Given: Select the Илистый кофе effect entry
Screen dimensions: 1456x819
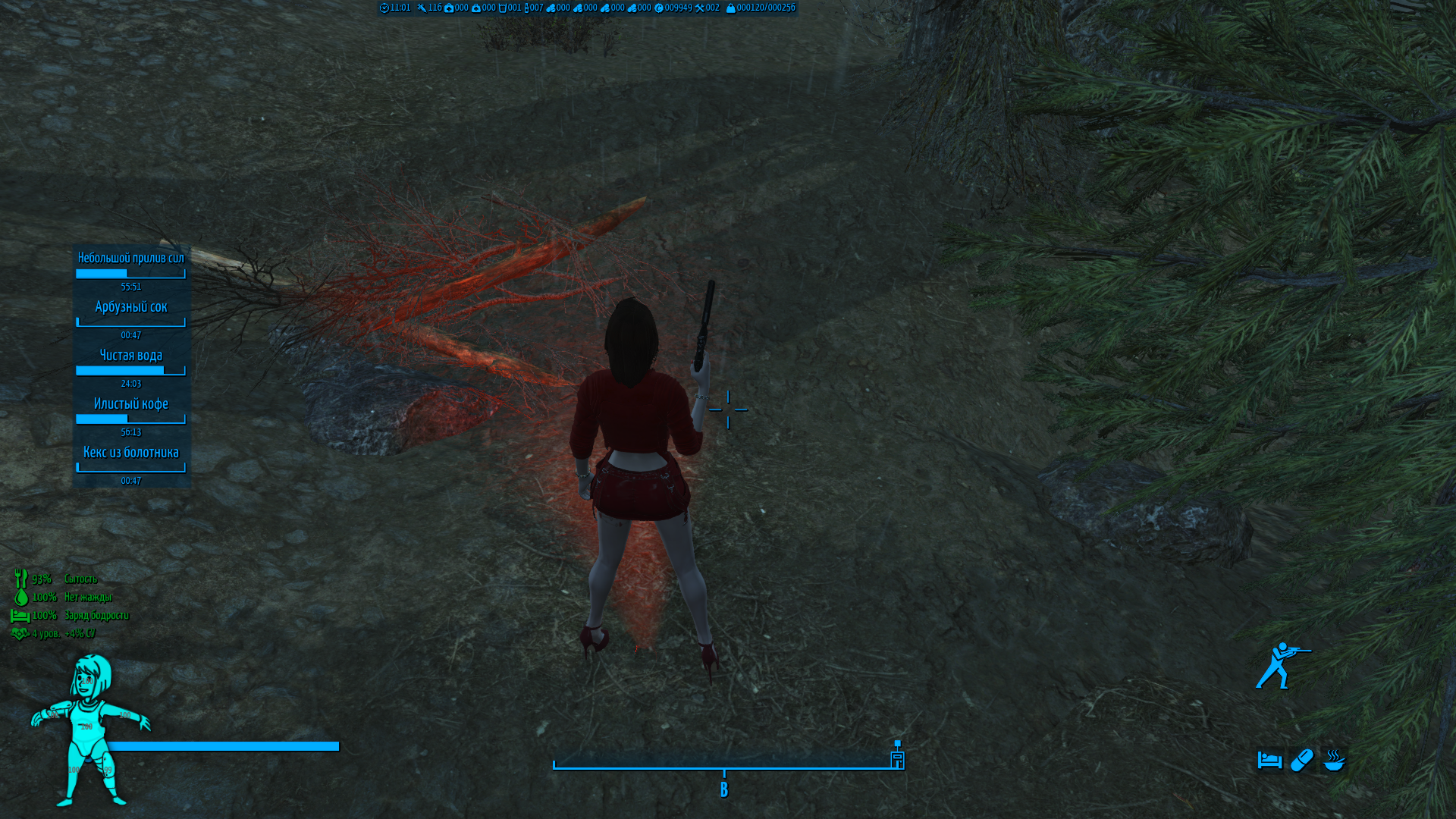Looking at the screenshot, I should 130,404.
